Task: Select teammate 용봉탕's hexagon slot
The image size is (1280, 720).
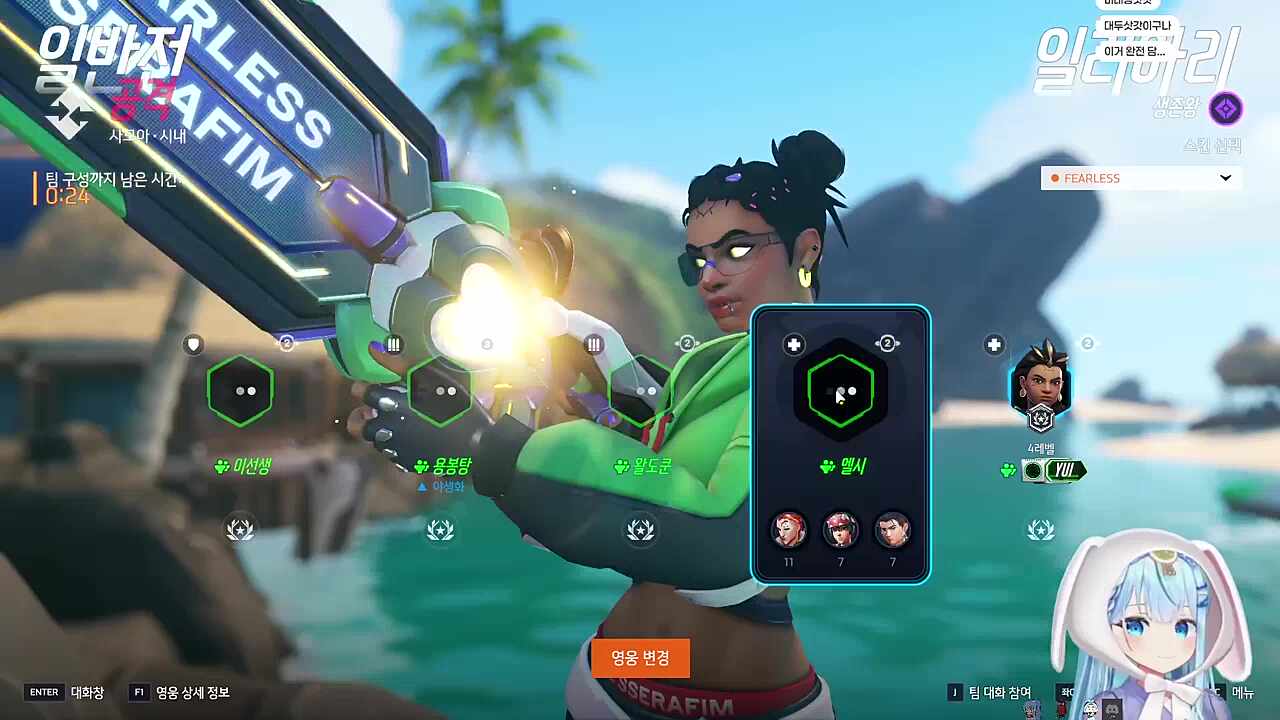Action: coord(440,391)
